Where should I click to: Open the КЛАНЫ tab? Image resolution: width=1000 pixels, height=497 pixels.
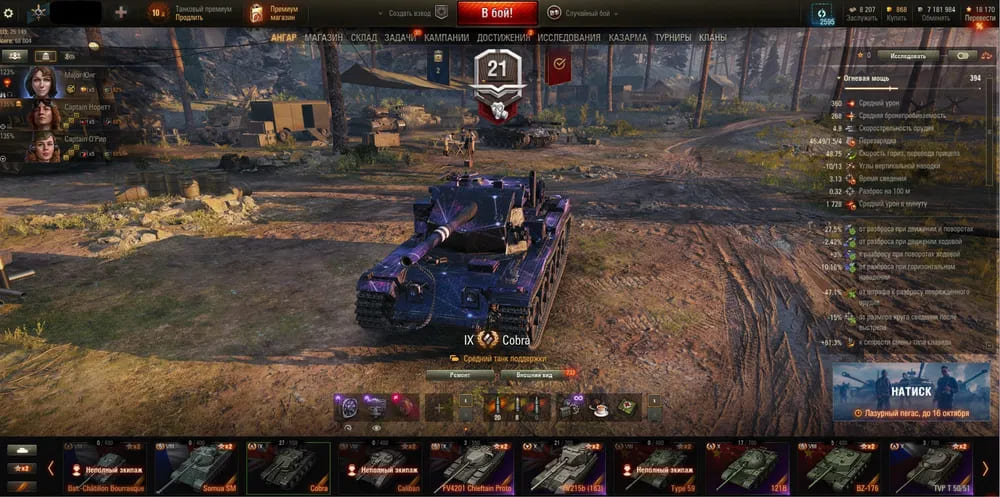point(713,38)
